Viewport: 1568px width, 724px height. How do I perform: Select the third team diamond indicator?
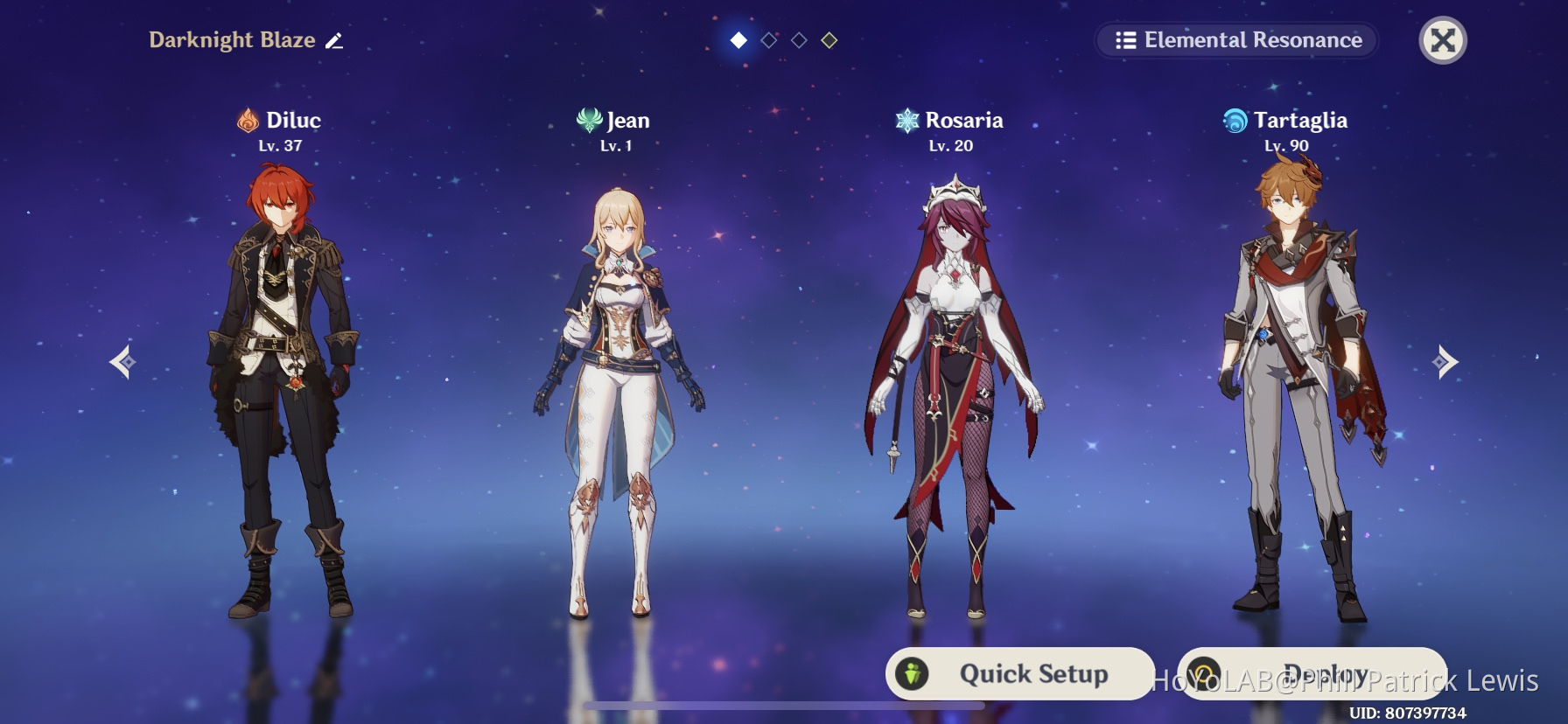click(x=797, y=41)
